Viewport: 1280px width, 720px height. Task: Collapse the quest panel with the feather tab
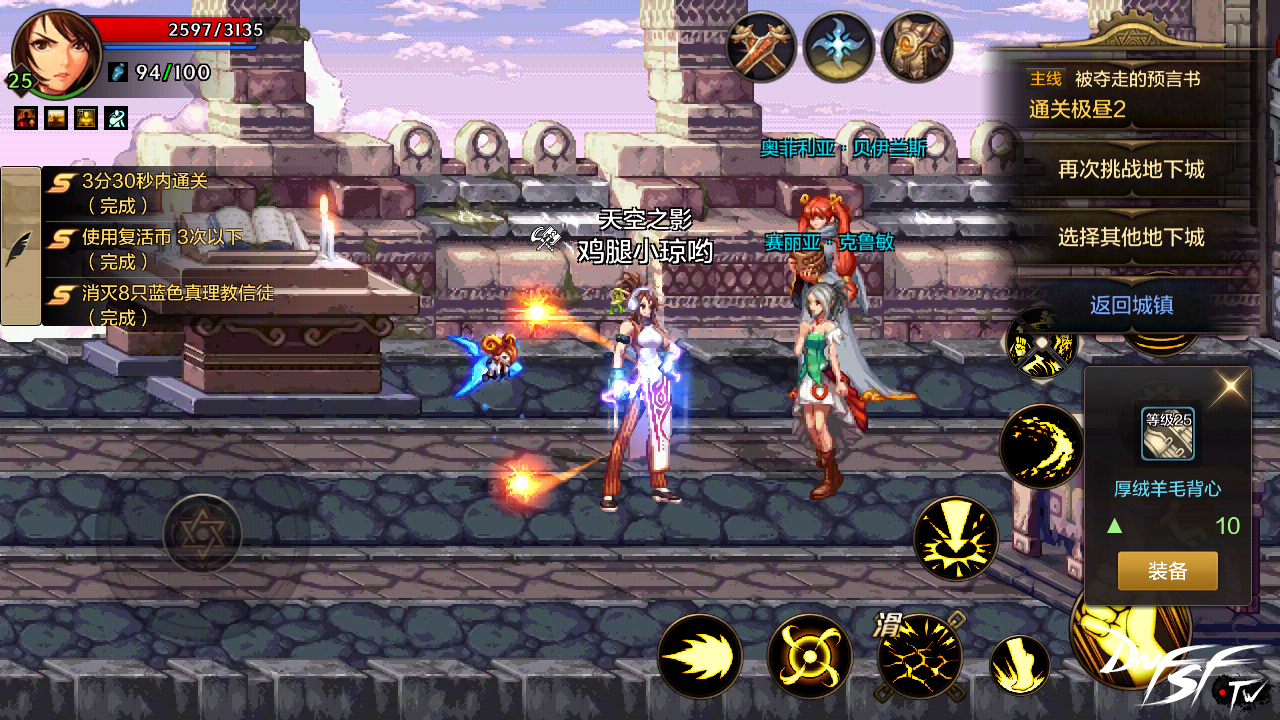point(20,246)
